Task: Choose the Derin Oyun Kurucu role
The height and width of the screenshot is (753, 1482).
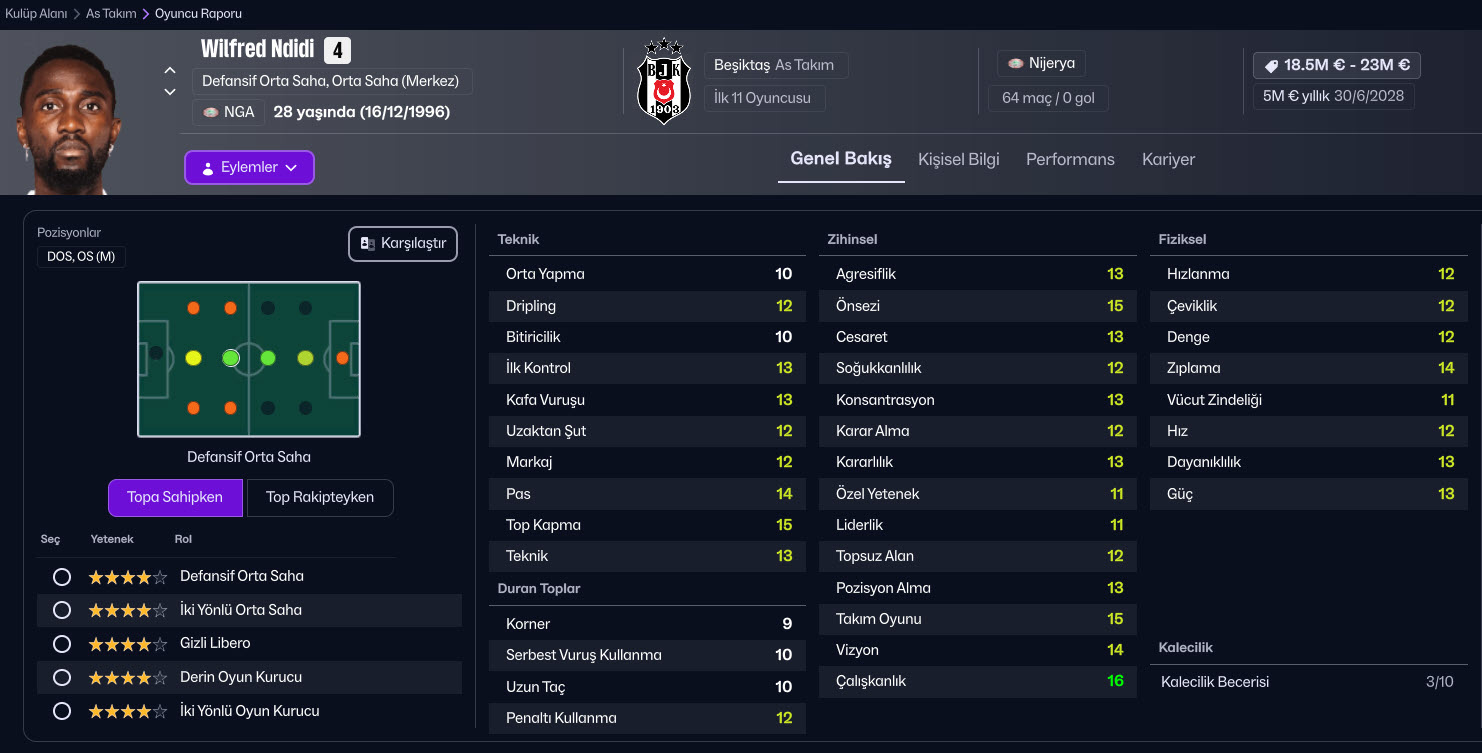Action: [x=62, y=677]
